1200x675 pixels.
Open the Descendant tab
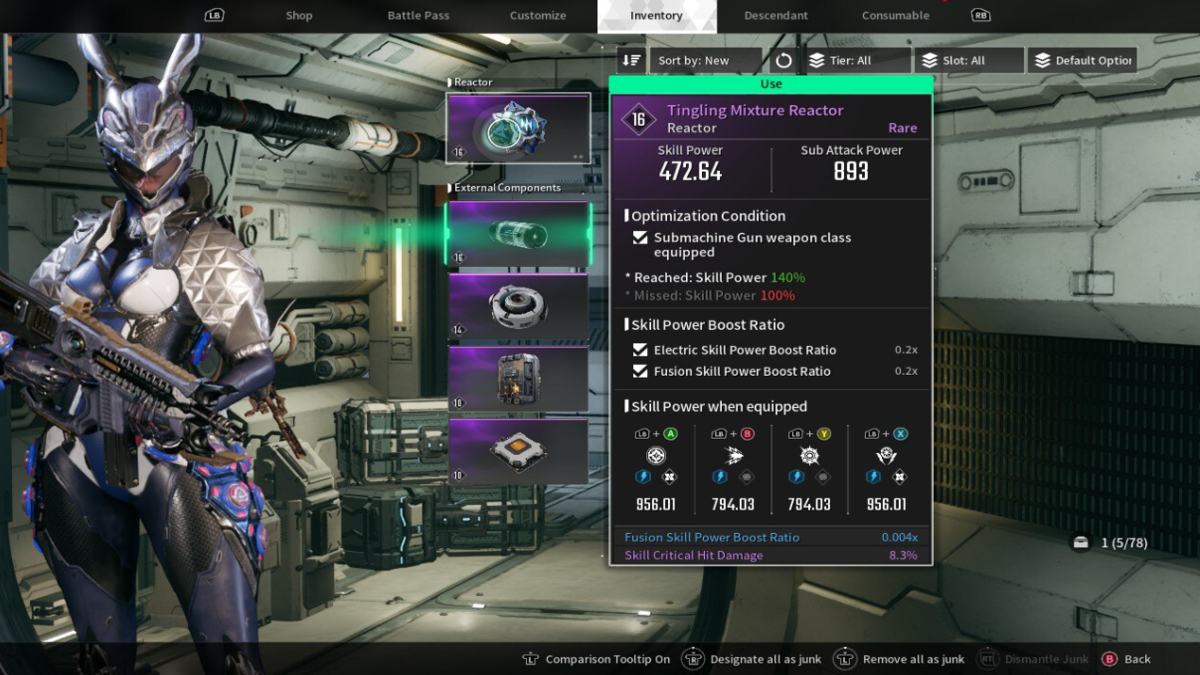[776, 16]
